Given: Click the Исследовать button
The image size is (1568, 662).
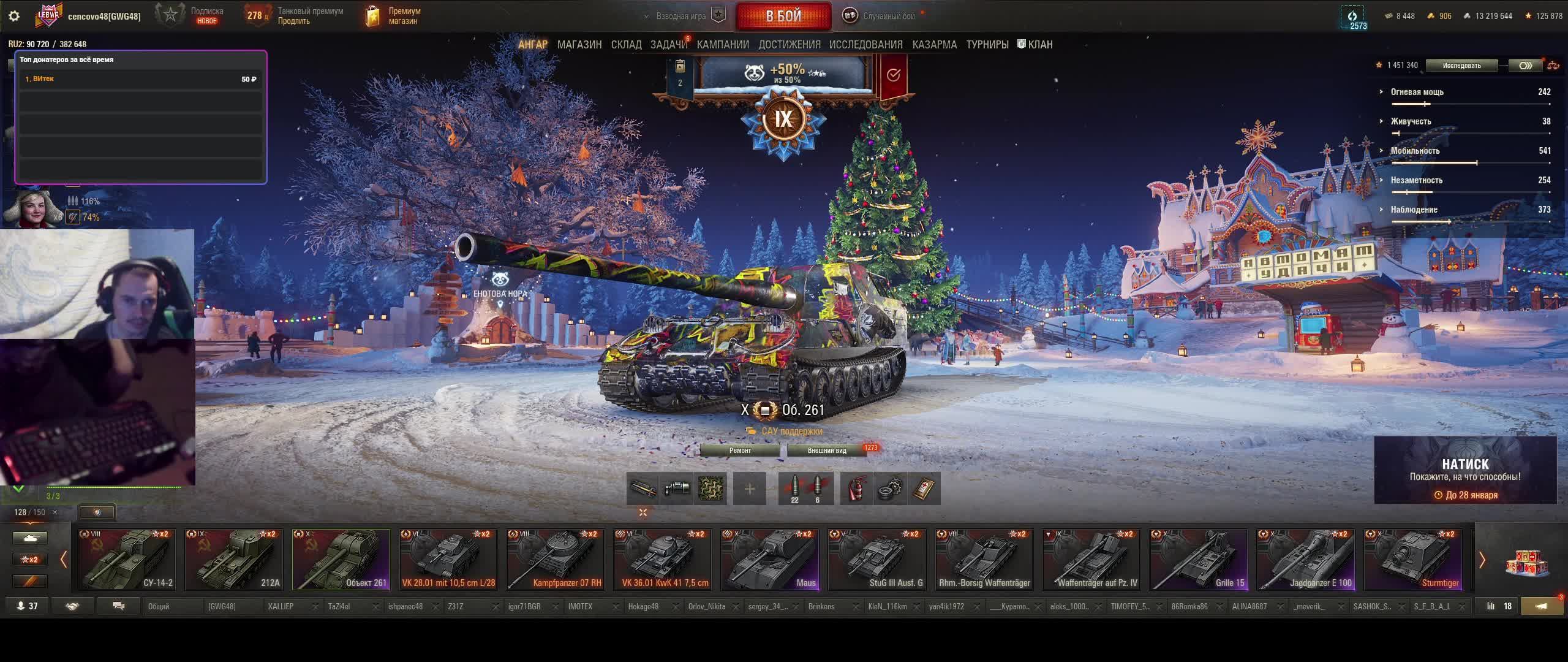Looking at the screenshot, I should pos(1461,66).
